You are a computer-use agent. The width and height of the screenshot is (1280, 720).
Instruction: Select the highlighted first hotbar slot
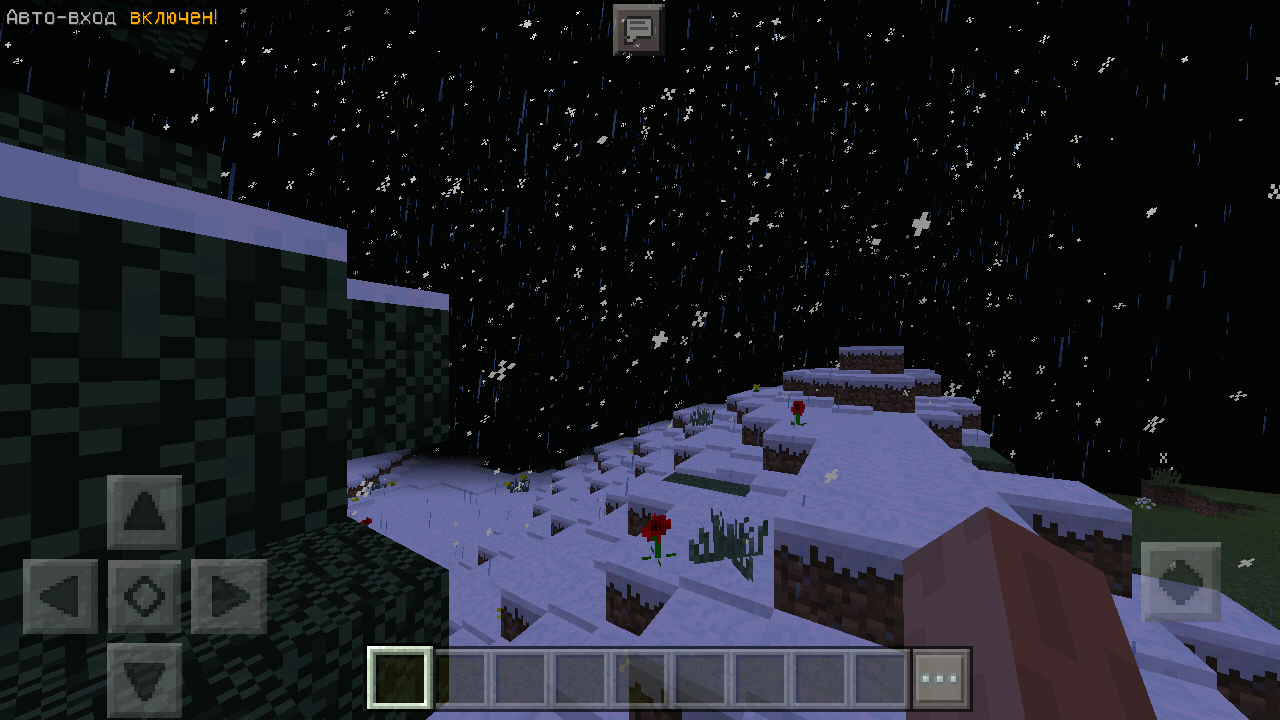(x=400, y=678)
